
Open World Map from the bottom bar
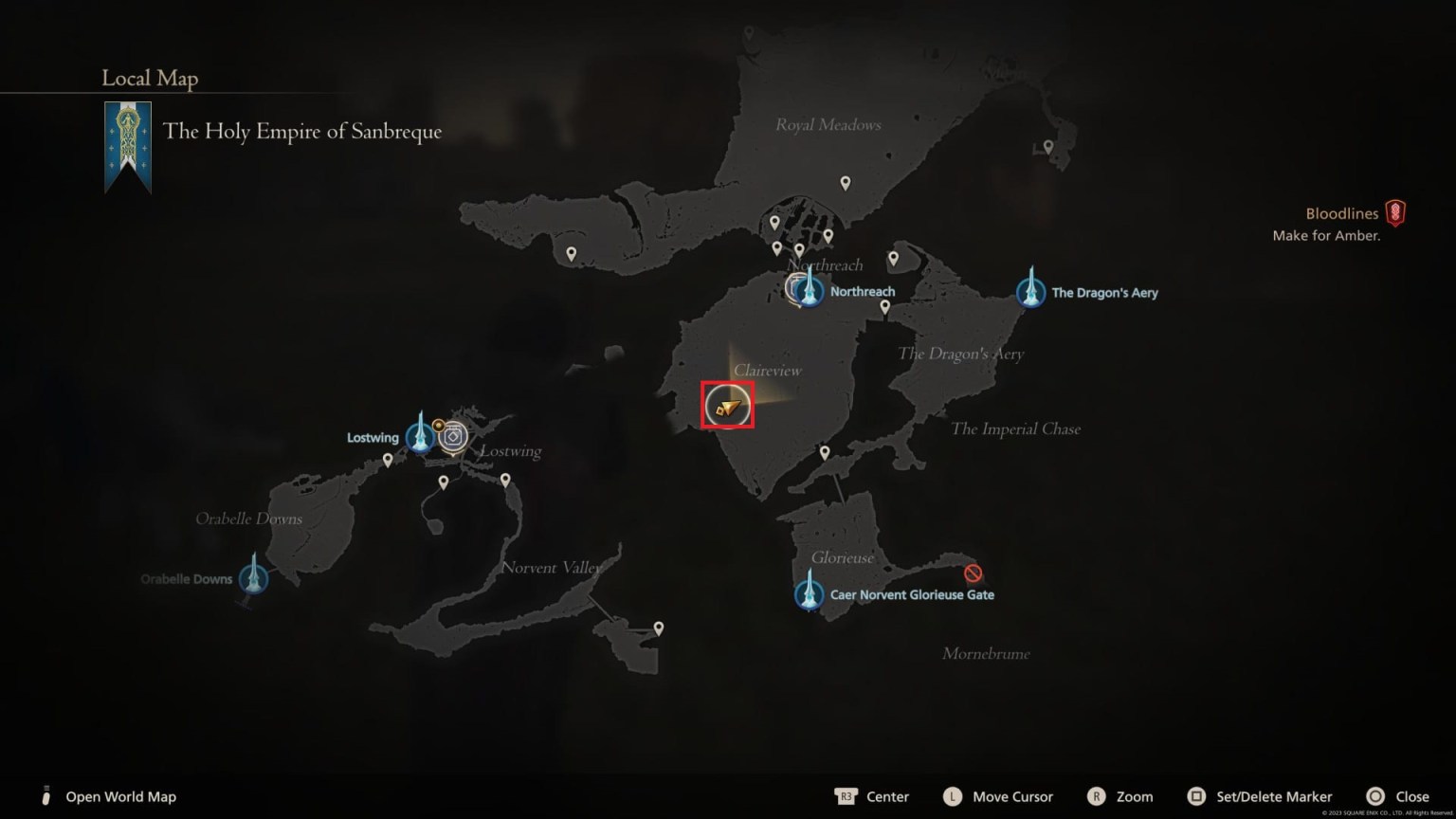120,796
